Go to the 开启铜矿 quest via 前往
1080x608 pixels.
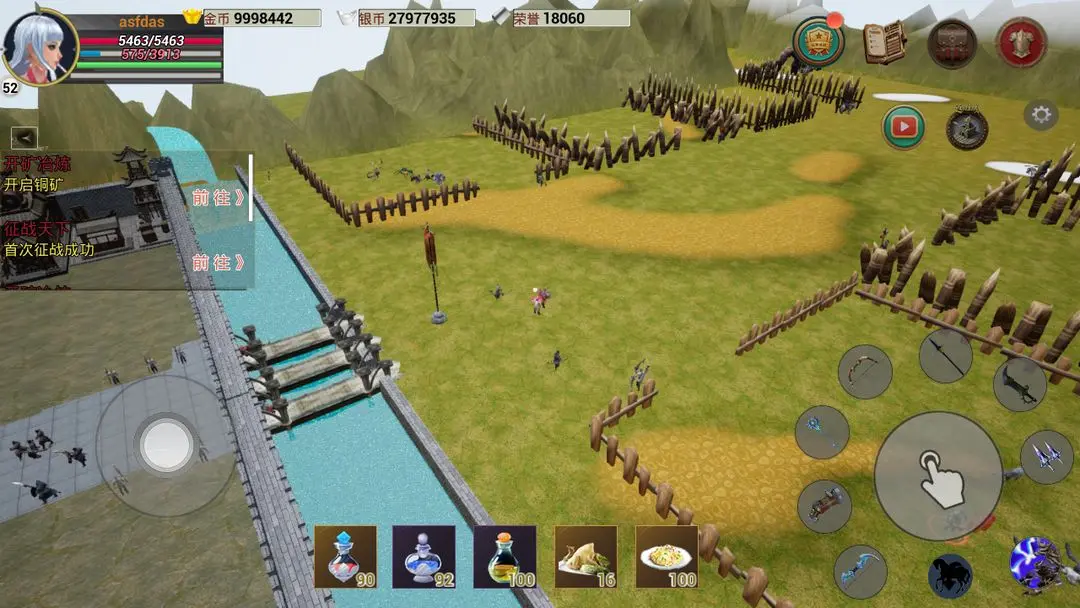[219, 198]
